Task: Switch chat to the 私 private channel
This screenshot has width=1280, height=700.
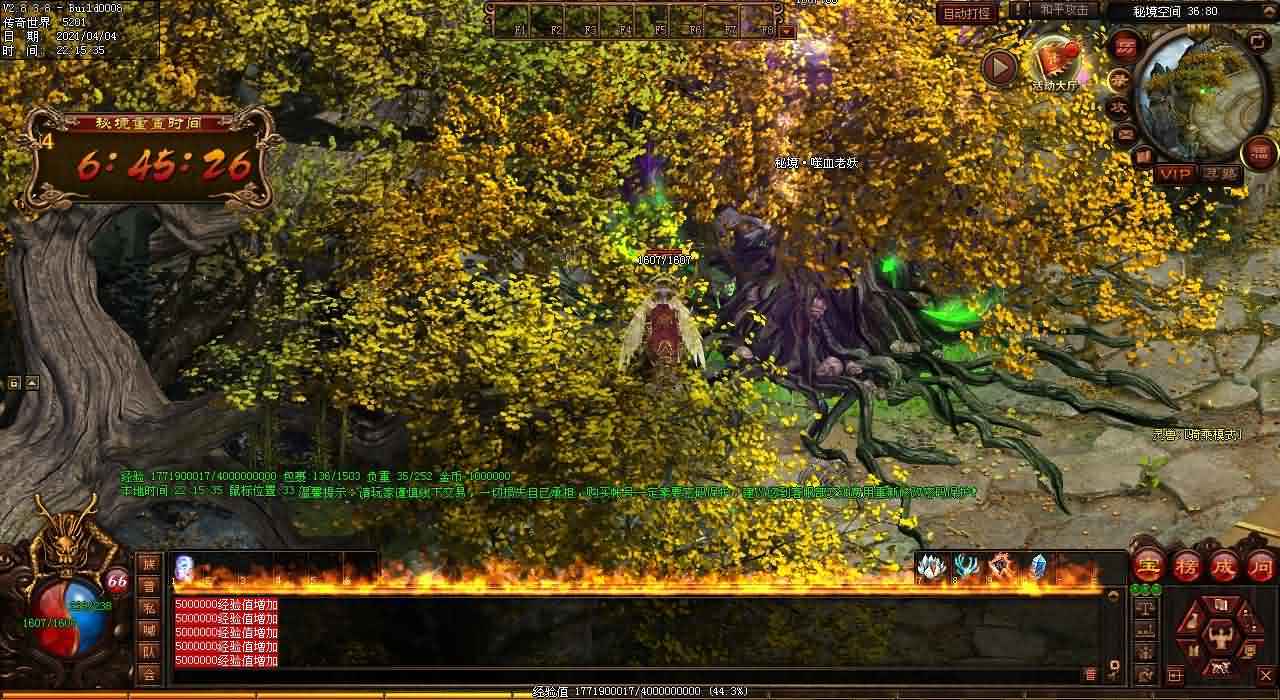Action: coord(148,607)
